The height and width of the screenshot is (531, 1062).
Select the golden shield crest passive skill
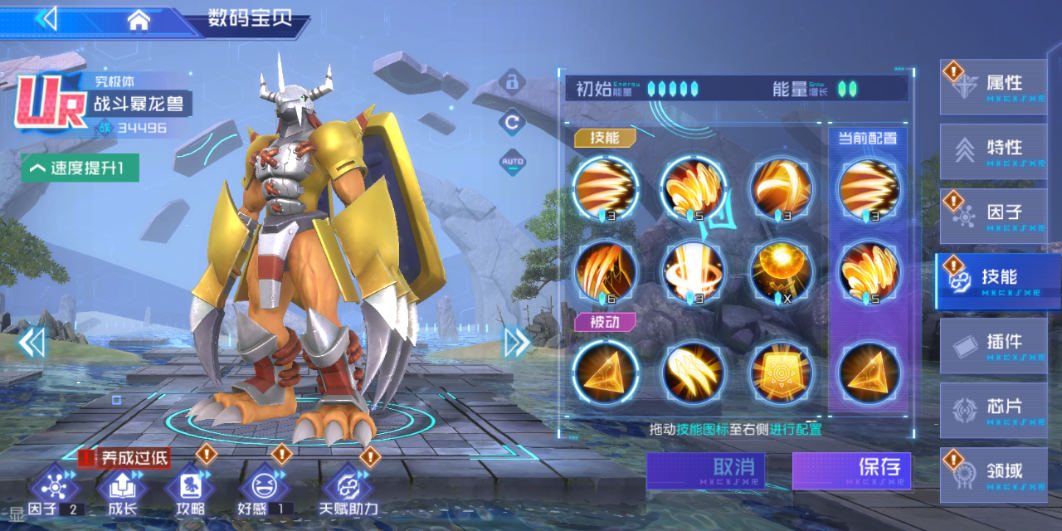pos(782,371)
